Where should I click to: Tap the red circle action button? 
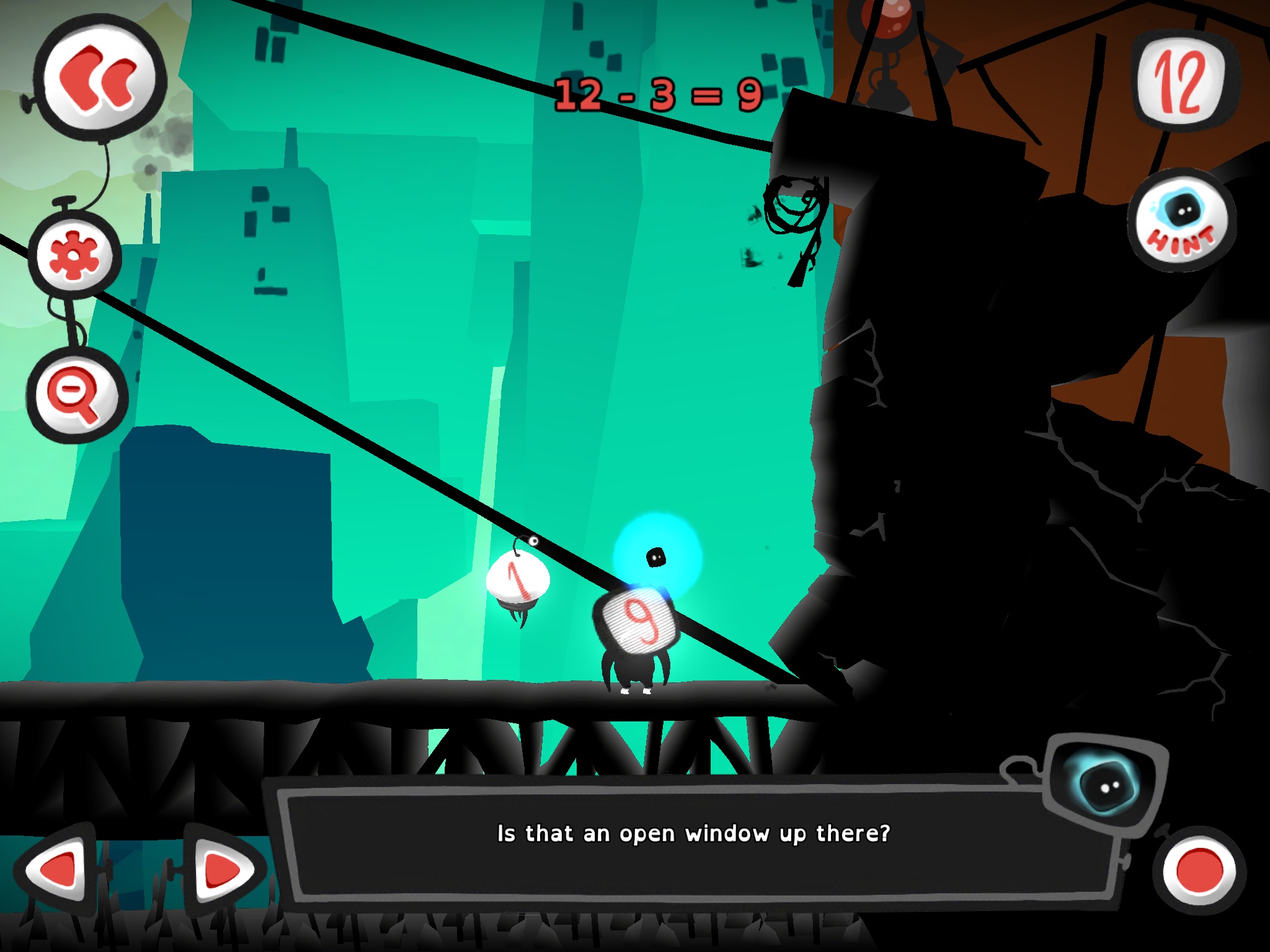(x=1198, y=870)
